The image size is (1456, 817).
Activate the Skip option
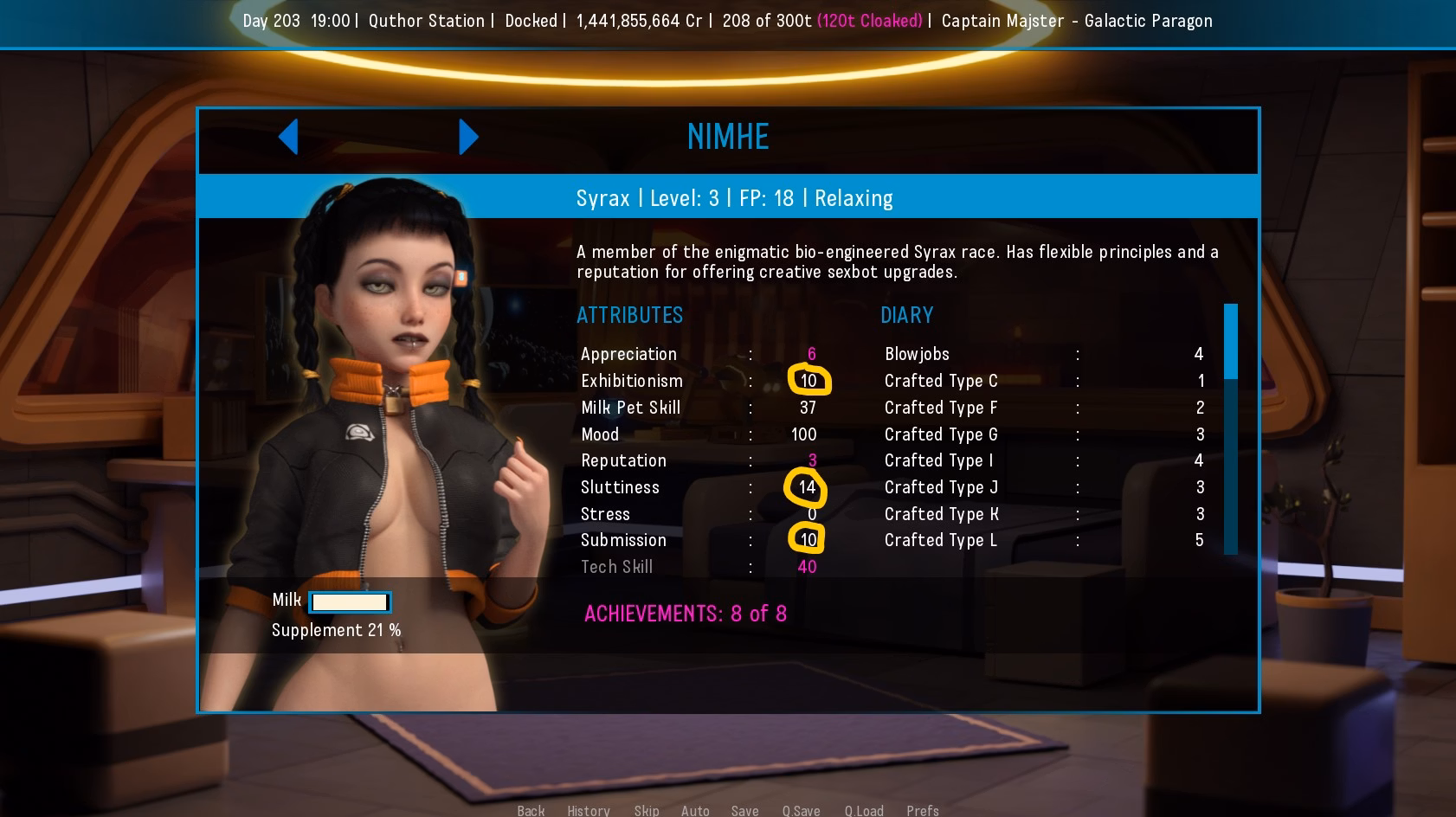pos(647,810)
